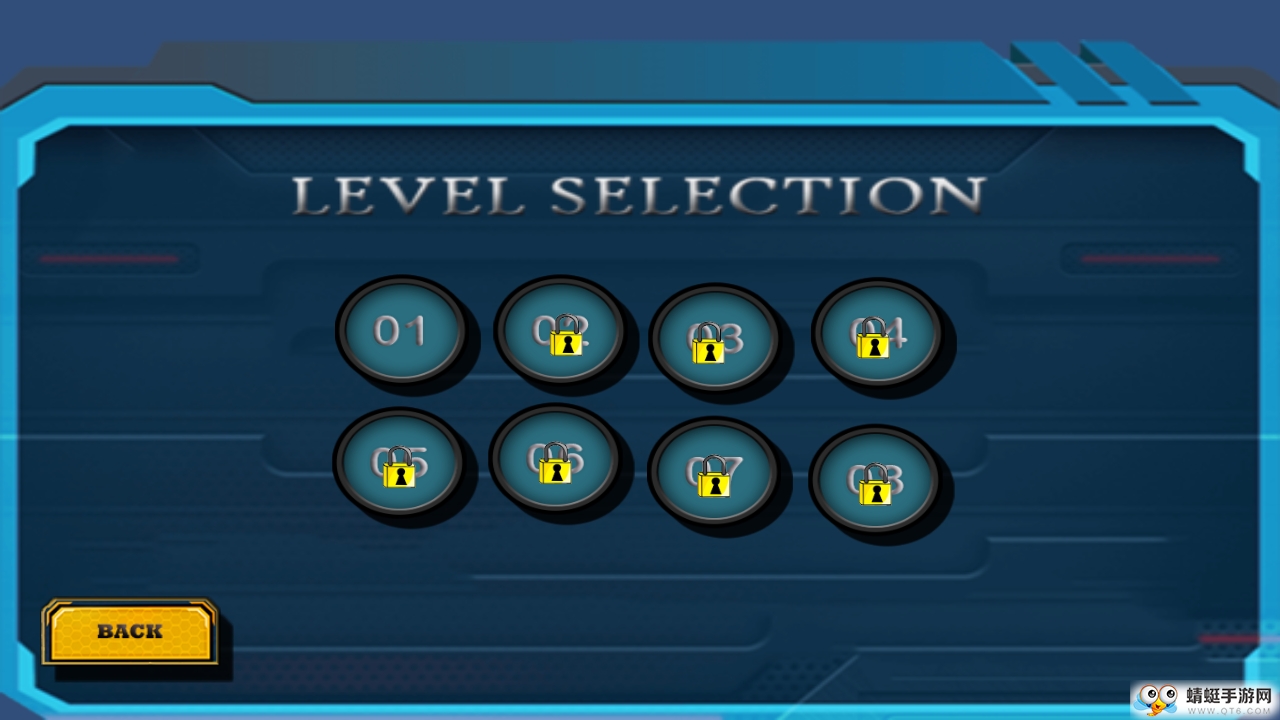1280x720 pixels.
Task: Click the LEVEL SELECTION title text
Action: [x=637, y=196]
